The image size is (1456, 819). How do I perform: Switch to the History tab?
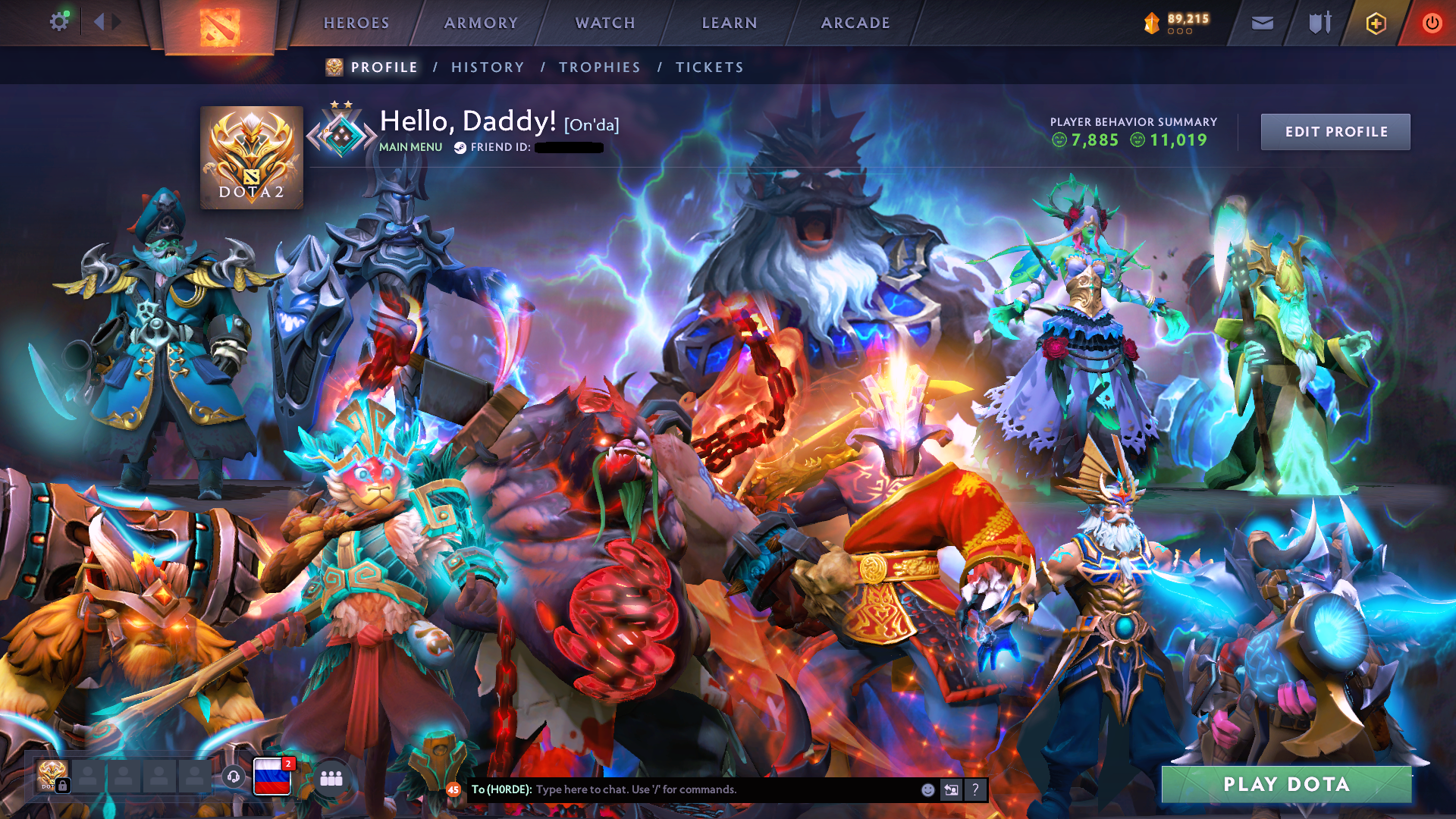coord(488,67)
